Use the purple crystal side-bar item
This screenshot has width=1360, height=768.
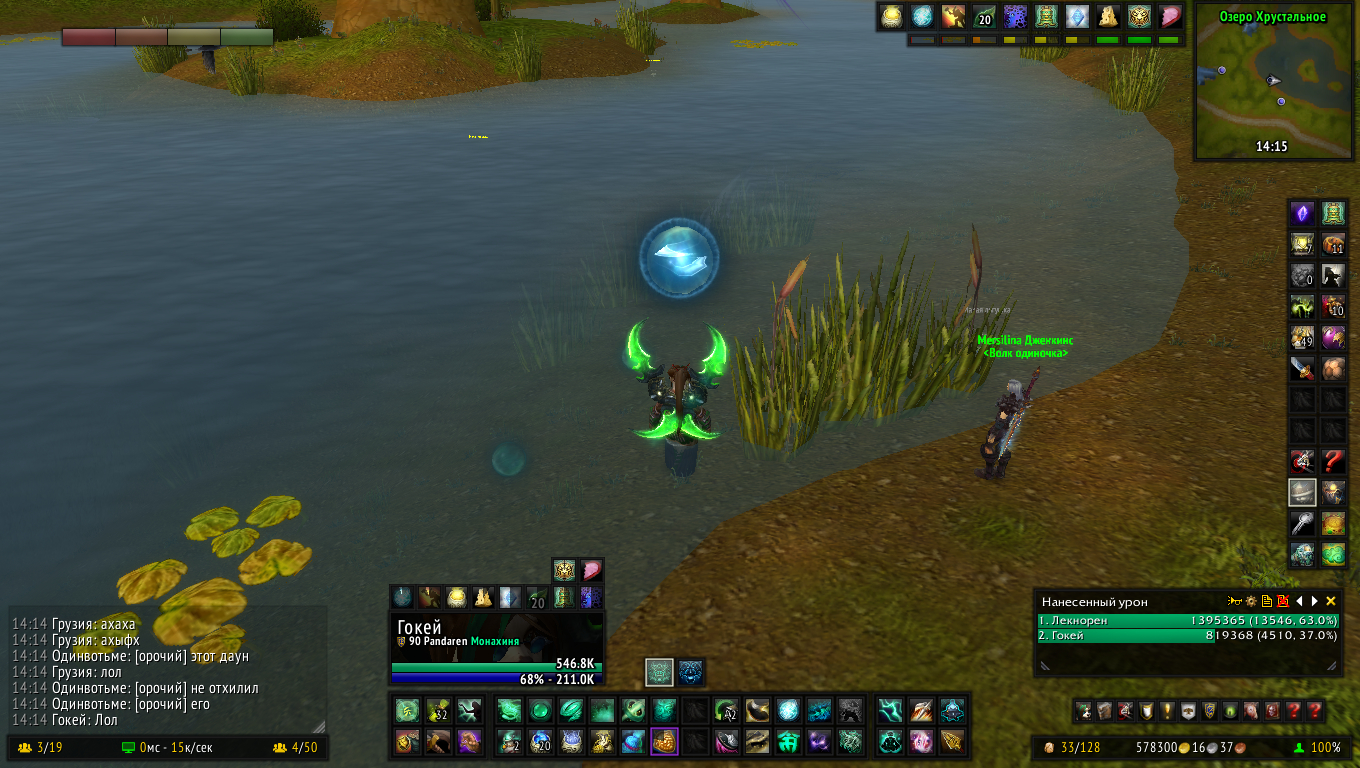(1301, 213)
